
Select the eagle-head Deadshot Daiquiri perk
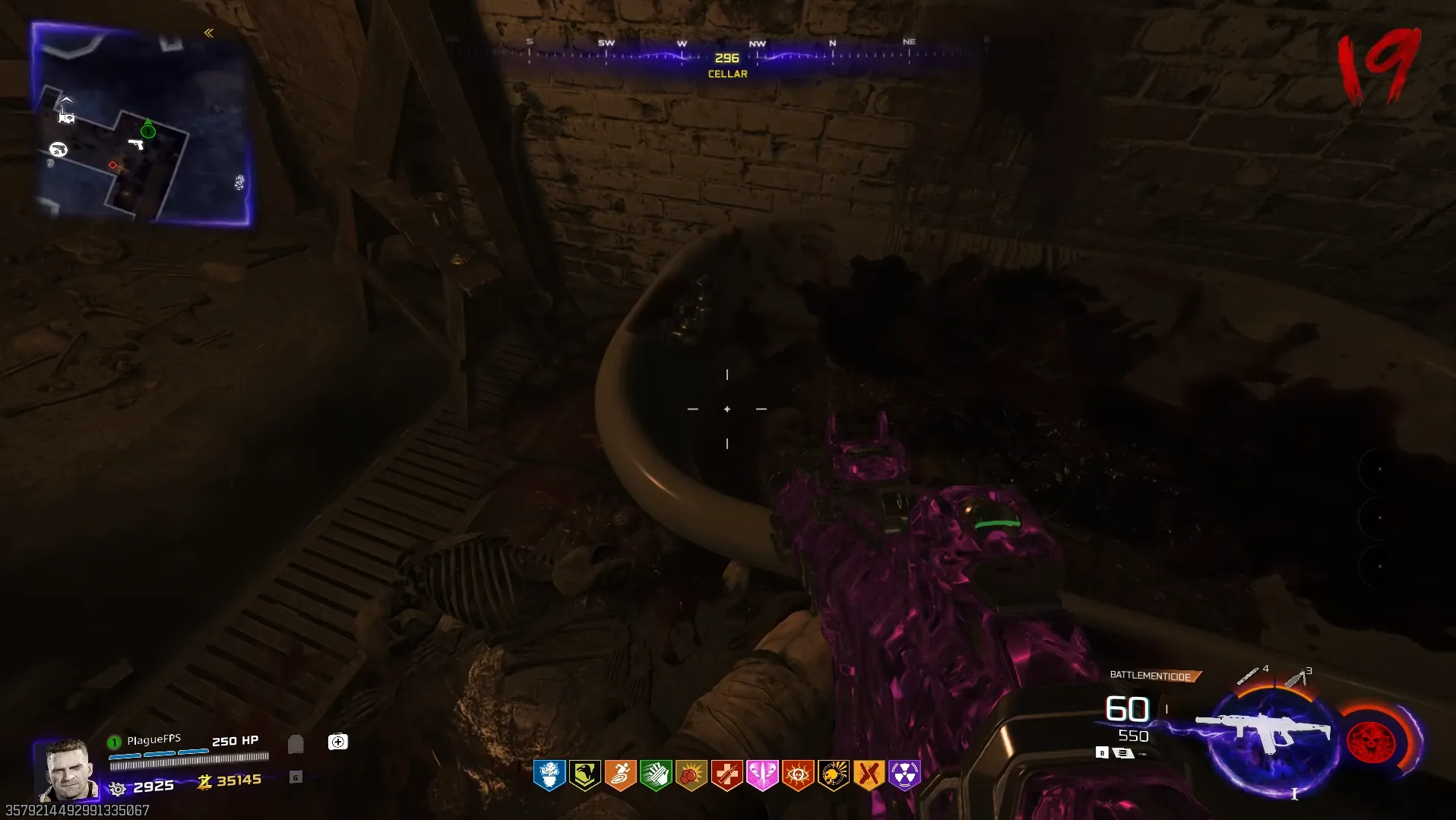tap(584, 775)
